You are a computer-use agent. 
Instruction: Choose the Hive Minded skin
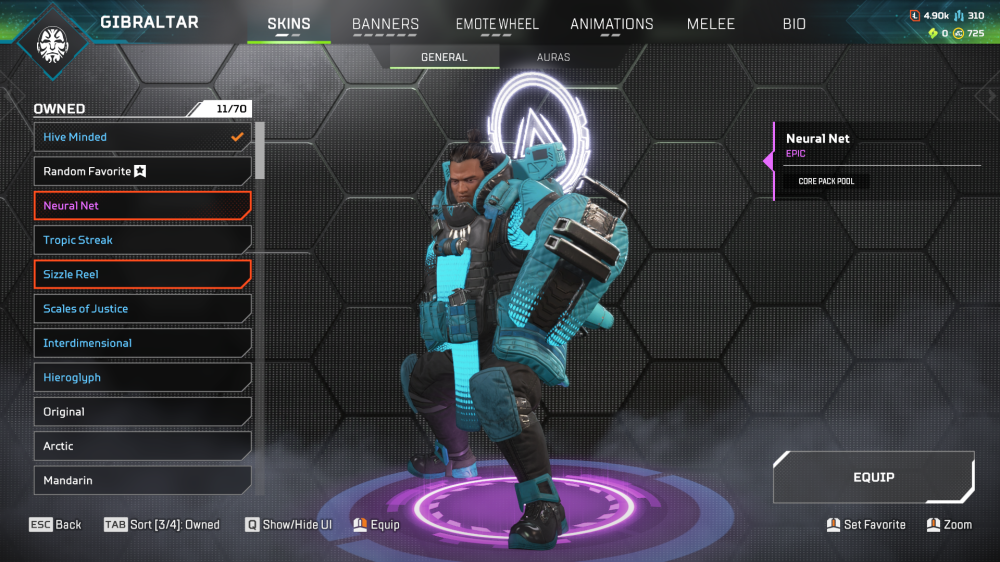[x=142, y=137]
